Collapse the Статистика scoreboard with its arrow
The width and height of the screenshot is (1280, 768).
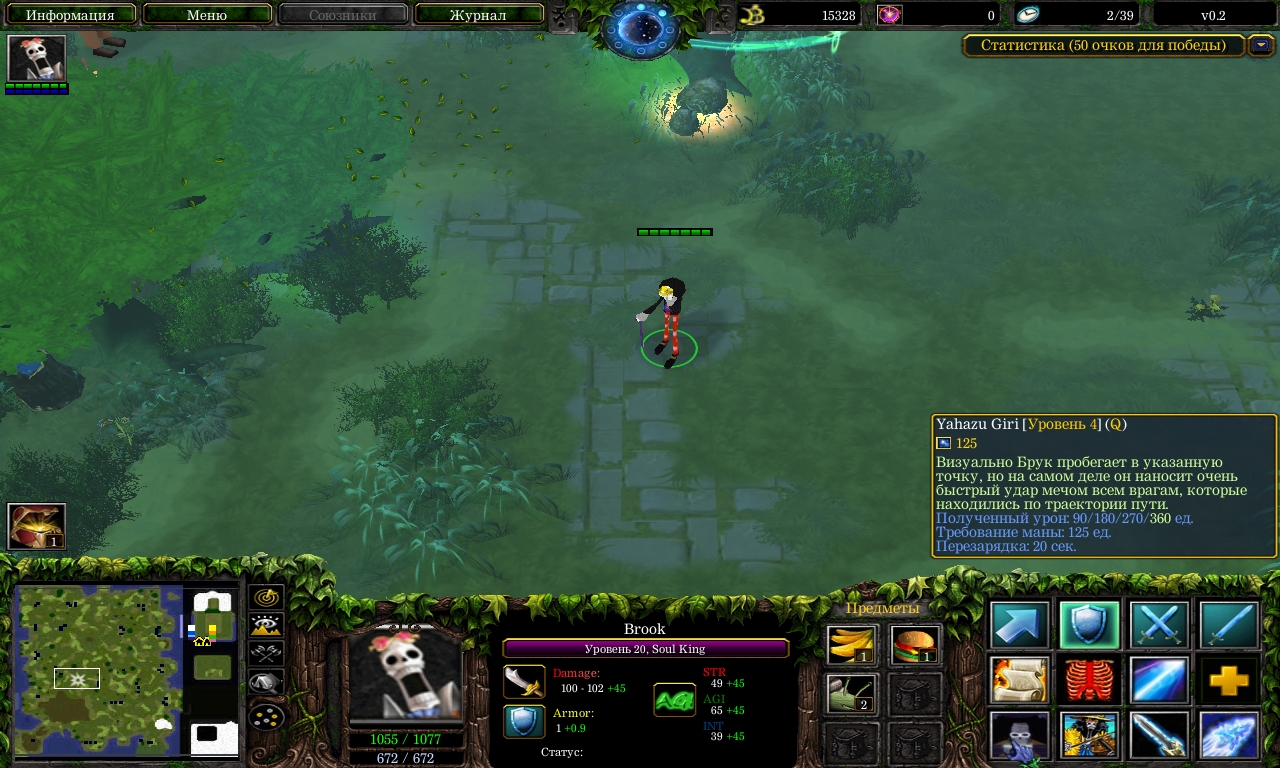coord(1262,45)
